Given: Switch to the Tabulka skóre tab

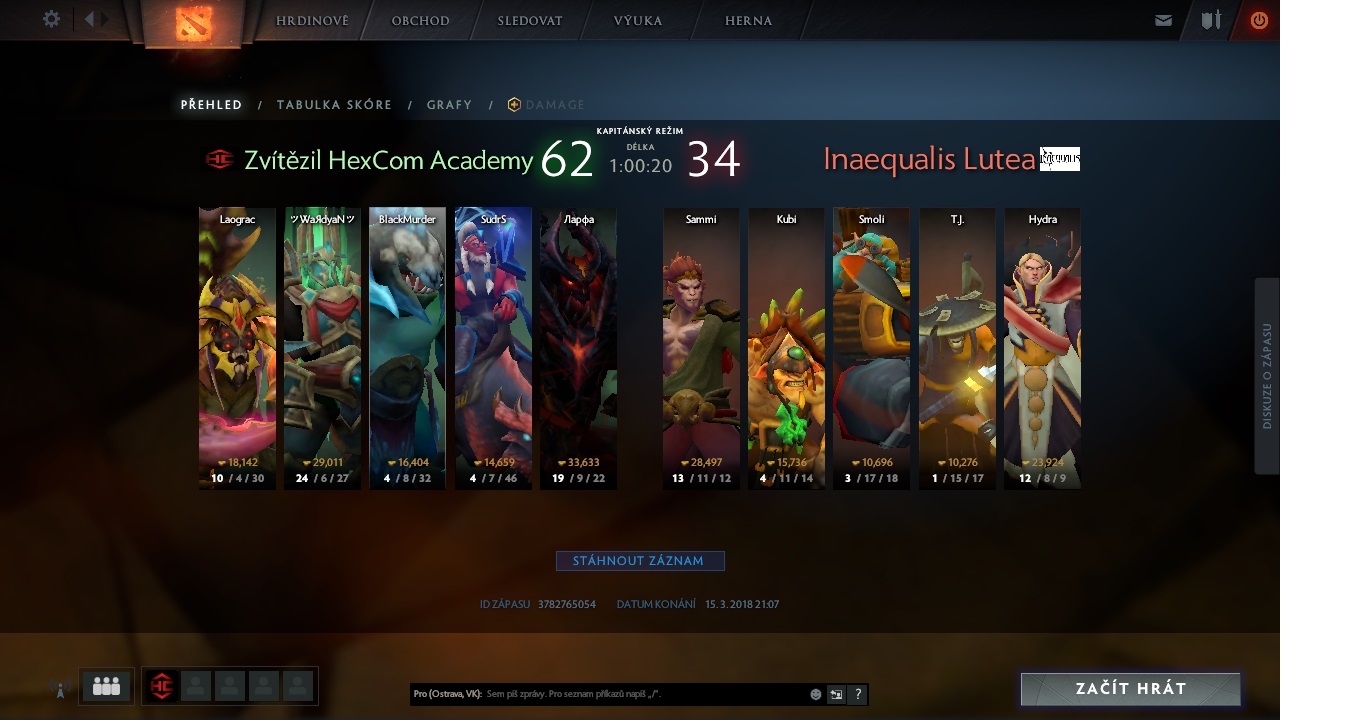Looking at the screenshot, I should point(334,105).
